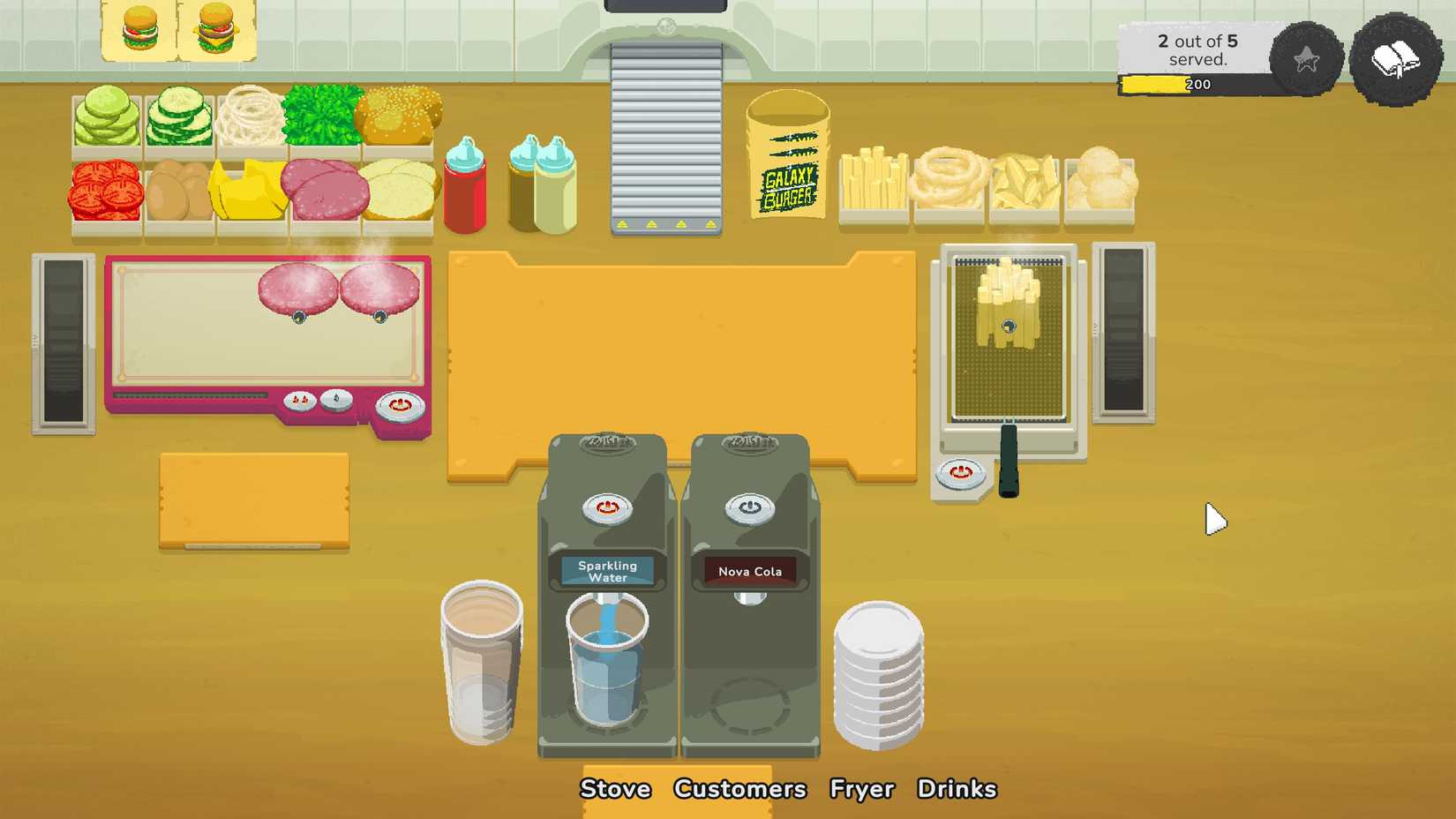Toggle the stove's red power button

coord(399,404)
